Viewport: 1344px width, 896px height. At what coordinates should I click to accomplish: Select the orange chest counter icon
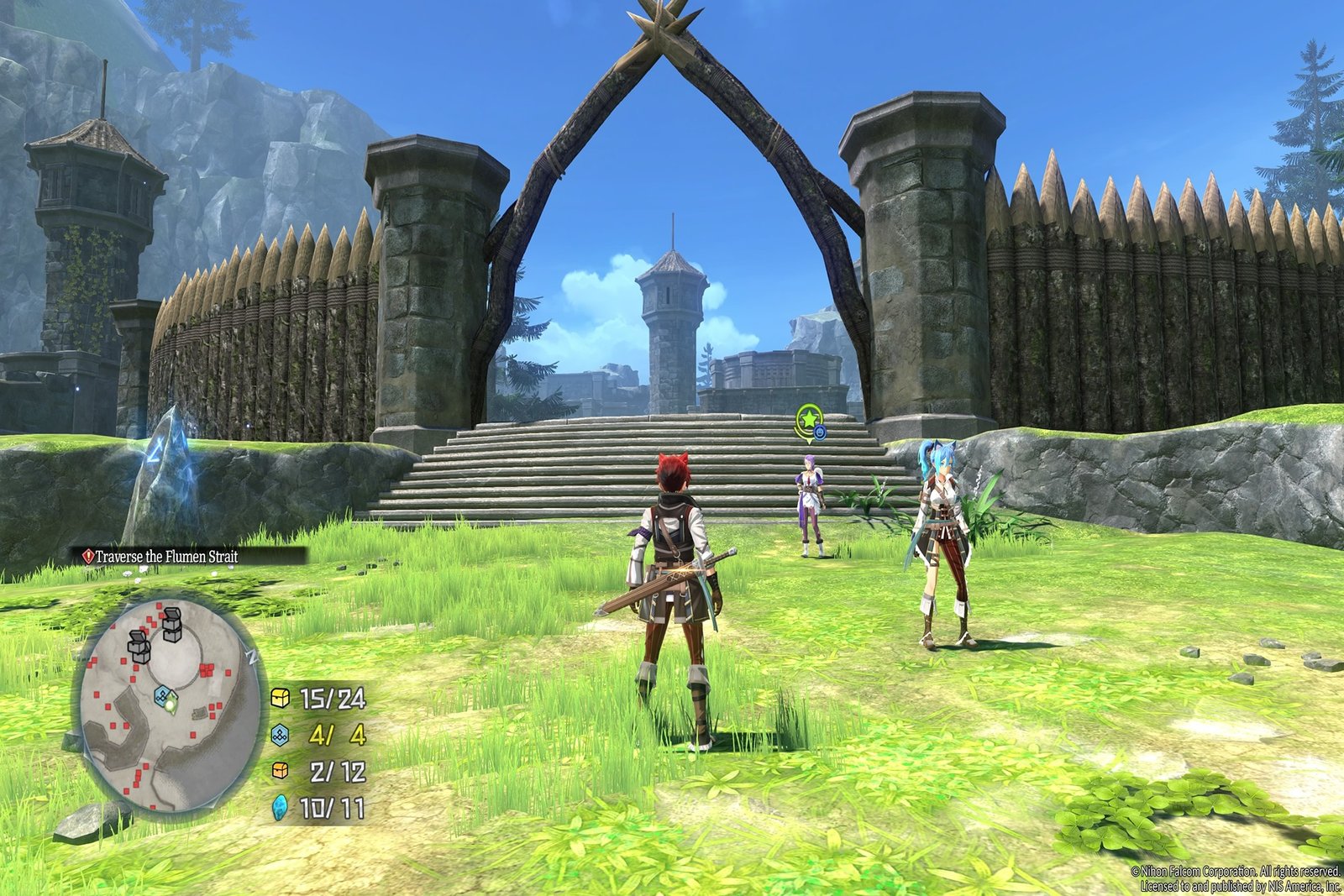[x=280, y=770]
